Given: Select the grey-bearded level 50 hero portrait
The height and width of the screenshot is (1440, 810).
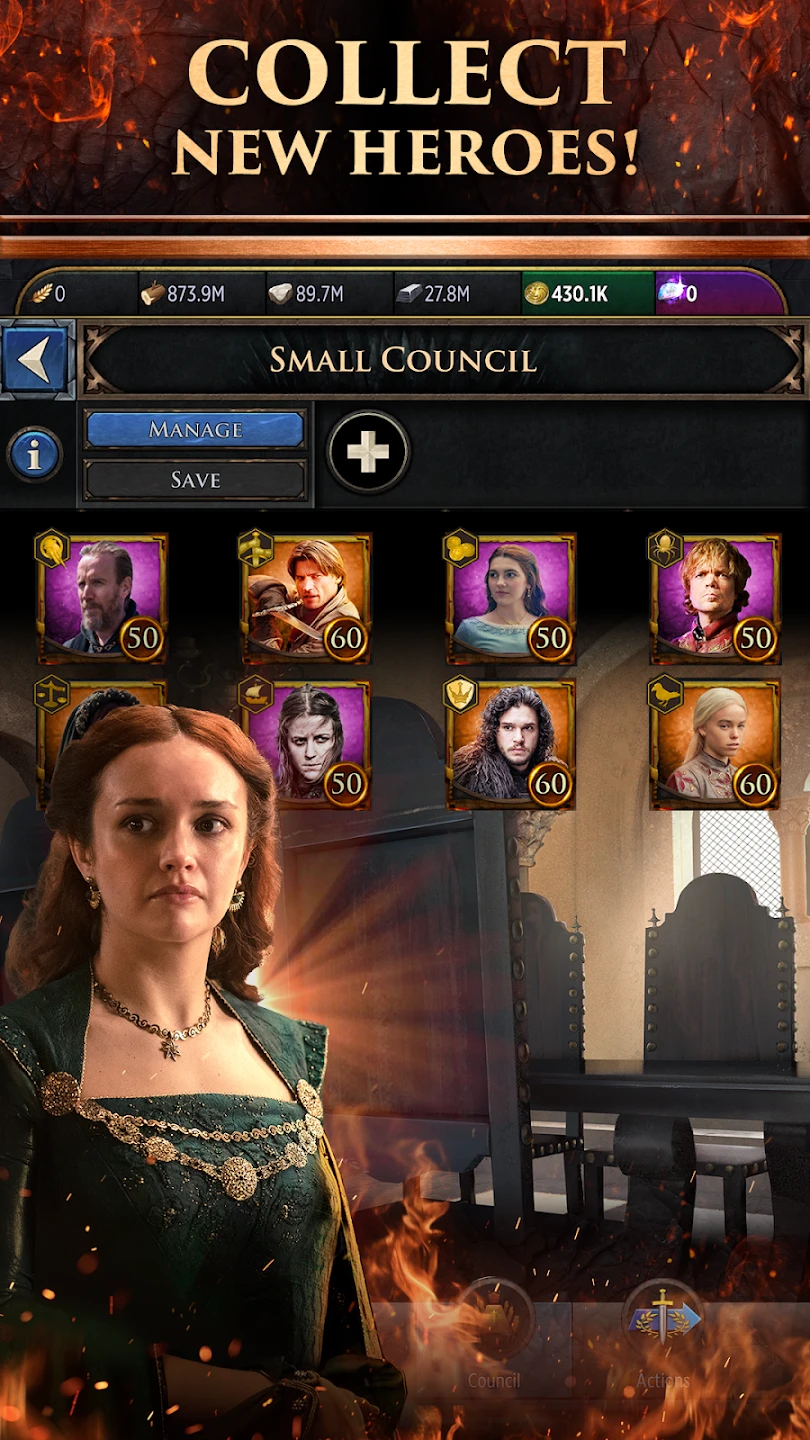Looking at the screenshot, I should [102, 598].
